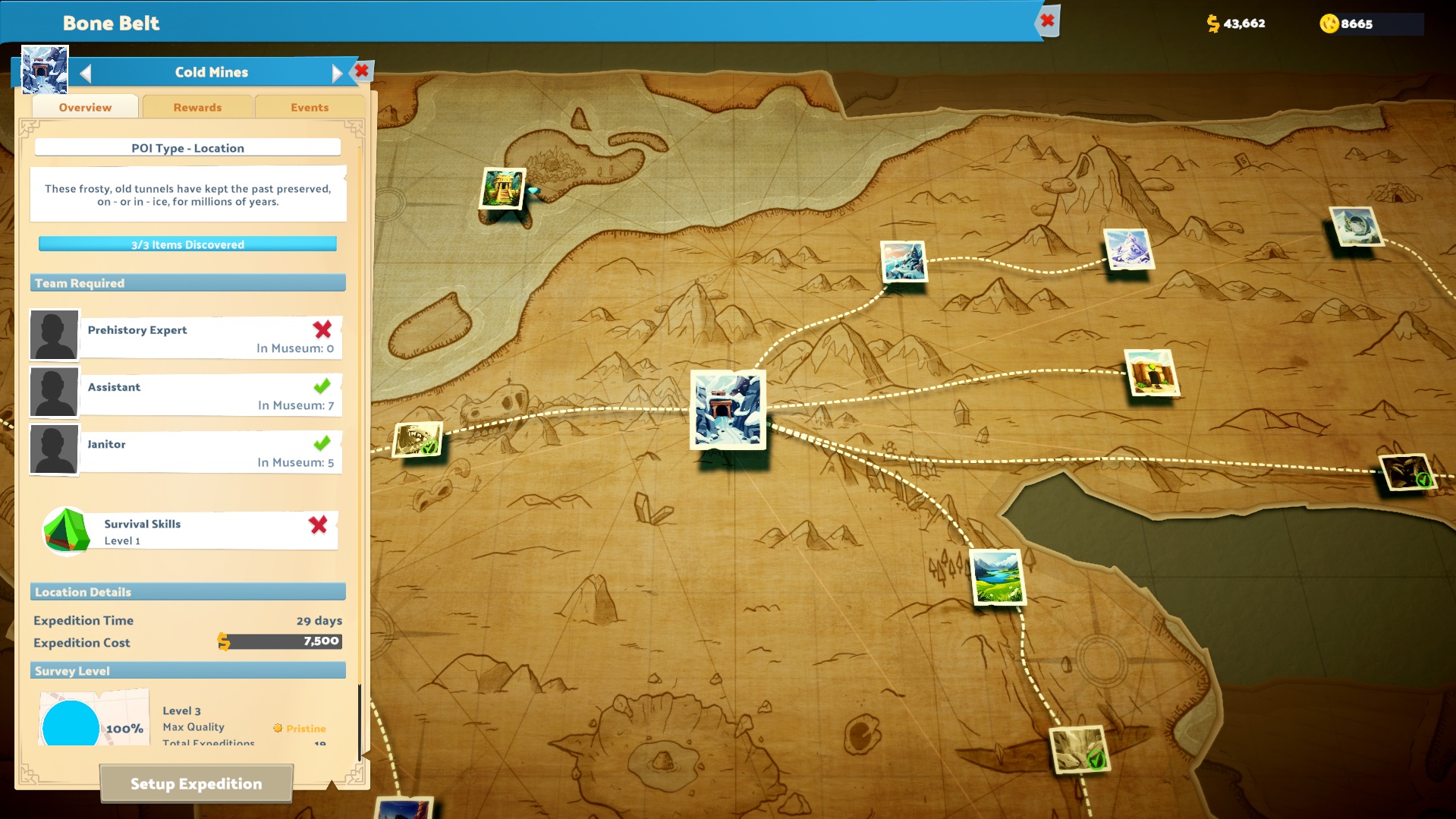The height and width of the screenshot is (819, 1456).
Task: Select the Prehistory Expert portrait slot
Action: (x=54, y=335)
